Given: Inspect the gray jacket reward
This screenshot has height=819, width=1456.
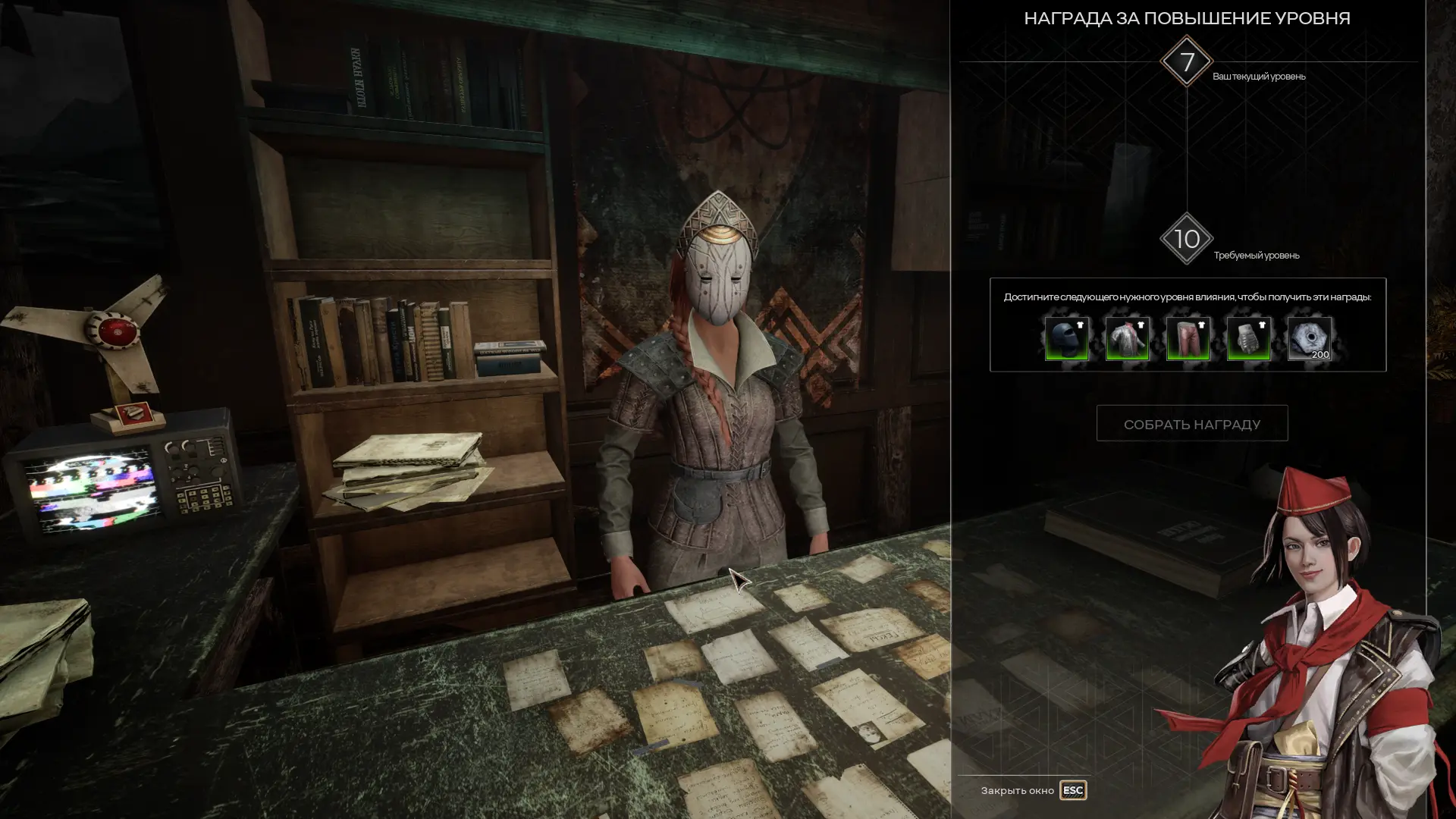Looking at the screenshot, I should click(1127, 338).
